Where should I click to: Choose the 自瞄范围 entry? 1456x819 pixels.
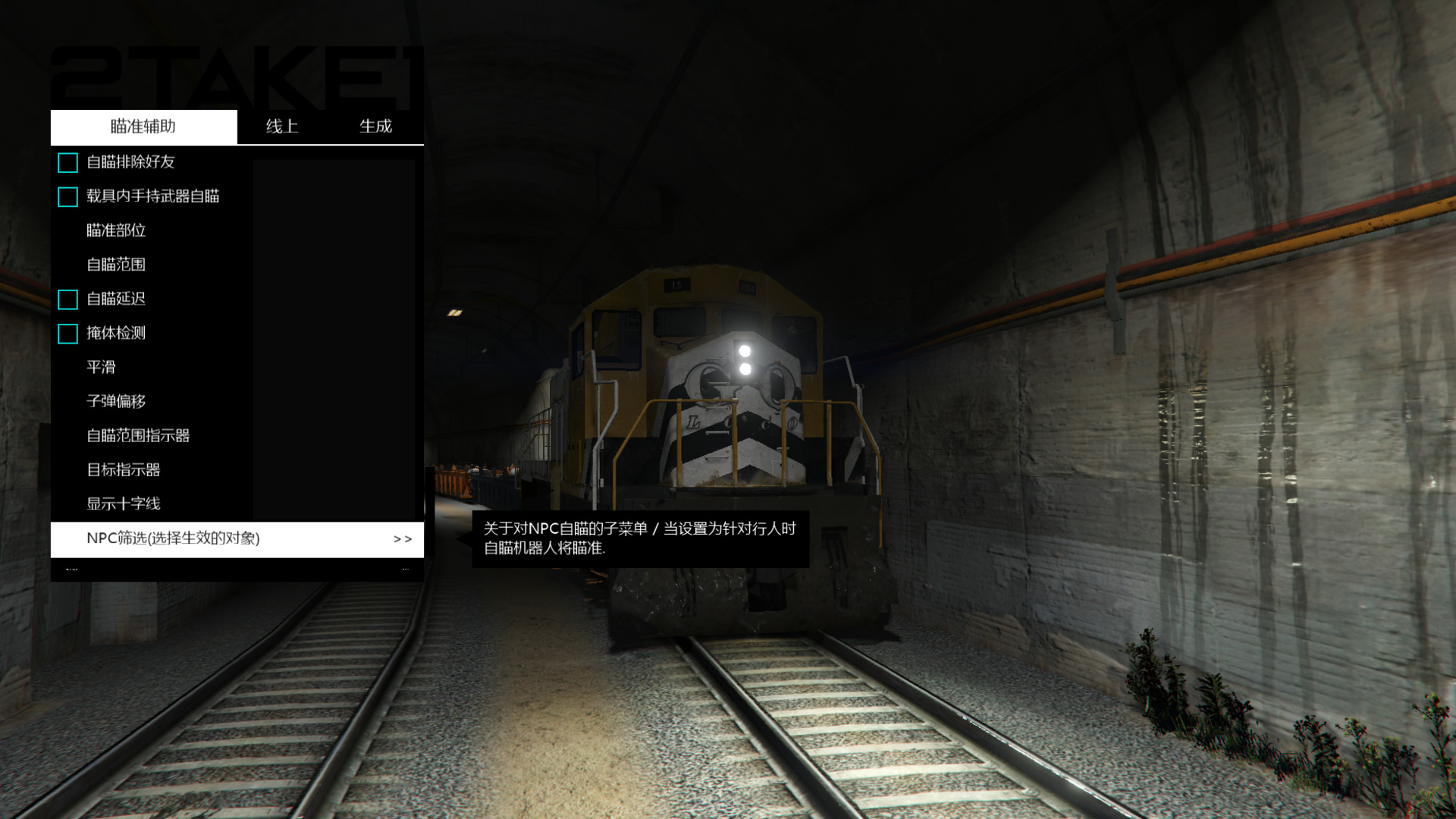point(116,265)
